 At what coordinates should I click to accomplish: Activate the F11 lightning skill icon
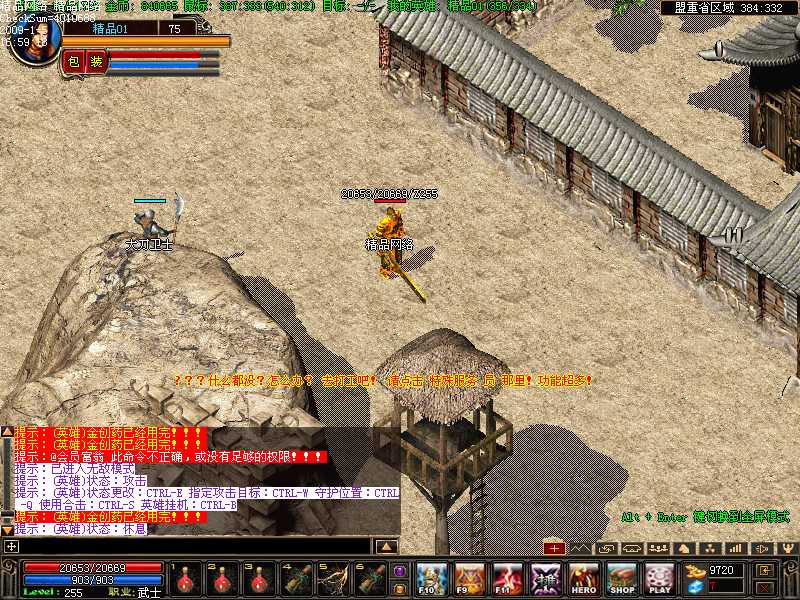(x=507, y=578)
